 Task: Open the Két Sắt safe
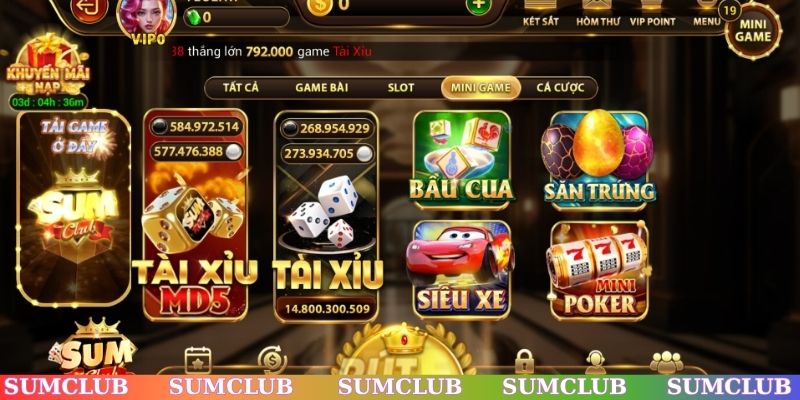click(x=540, y=12)
